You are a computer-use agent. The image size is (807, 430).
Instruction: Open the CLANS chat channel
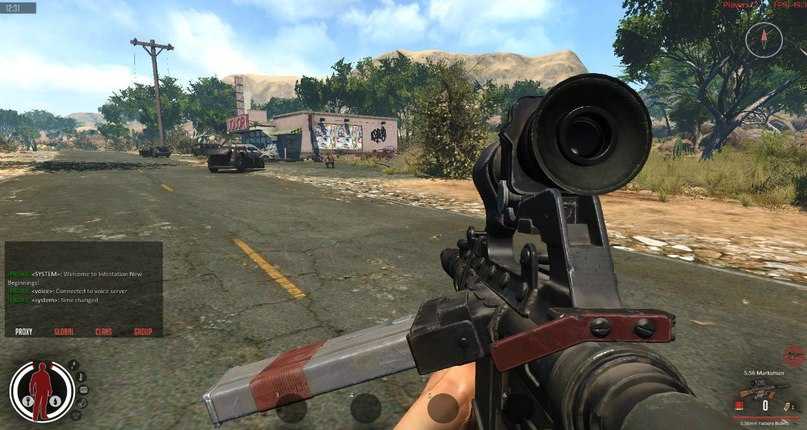[104, 331]
